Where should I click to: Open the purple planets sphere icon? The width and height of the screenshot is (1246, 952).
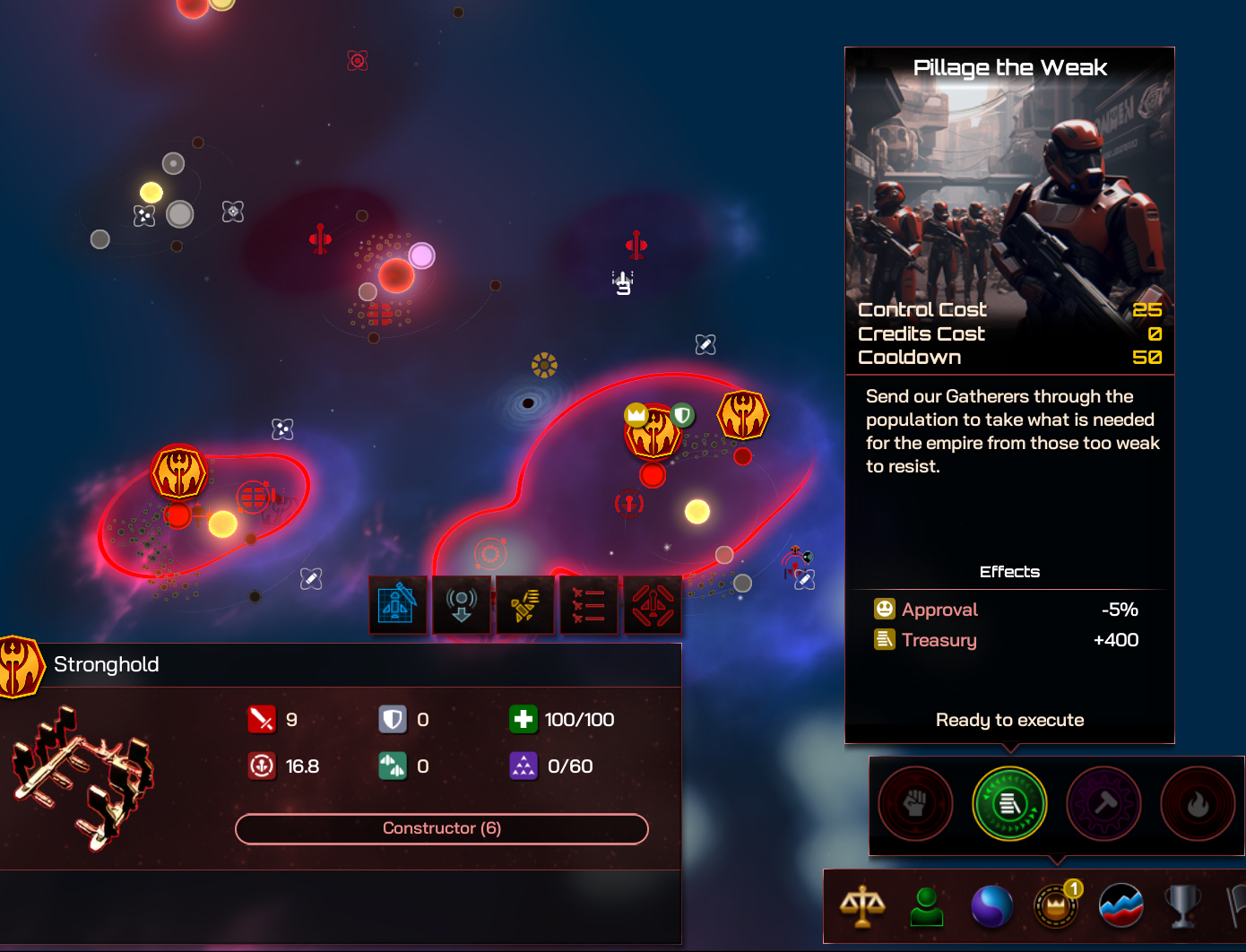(991, 906)
